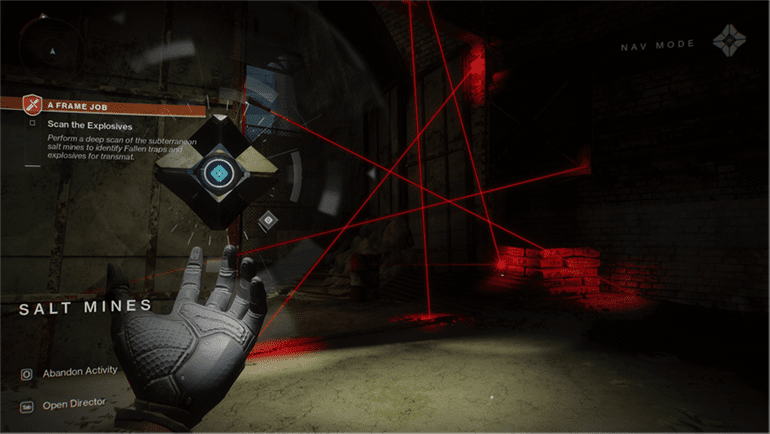
Task: Open Director from the ghost menu
Action: (73, 406)
